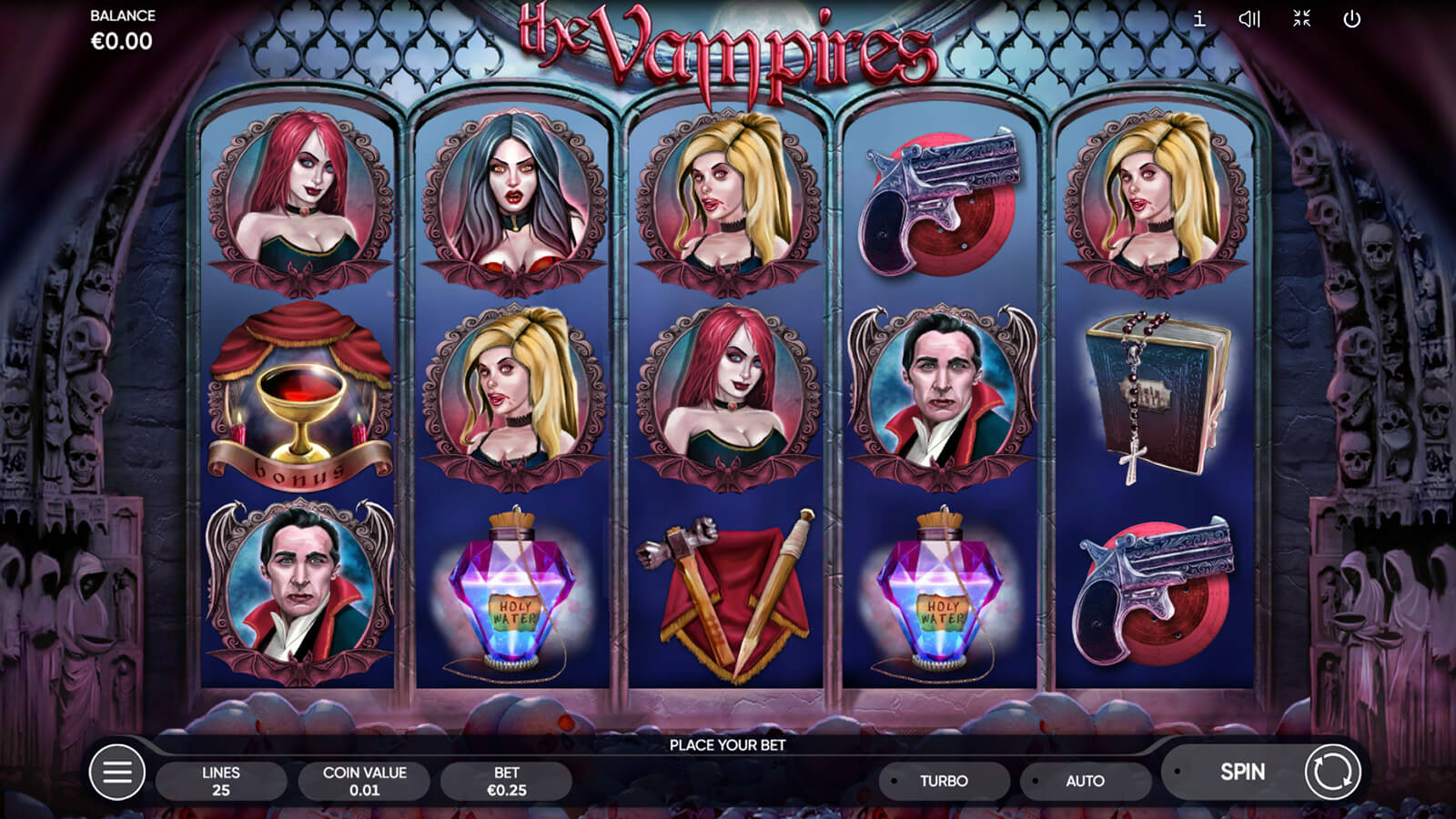Mute the game sound

tap(1249, 19)
